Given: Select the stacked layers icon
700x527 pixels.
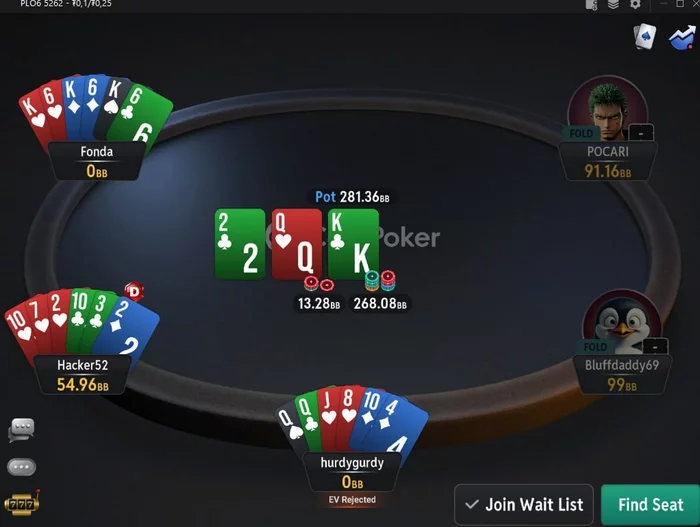Looking at the screenshot, I should tap(613, 5).
